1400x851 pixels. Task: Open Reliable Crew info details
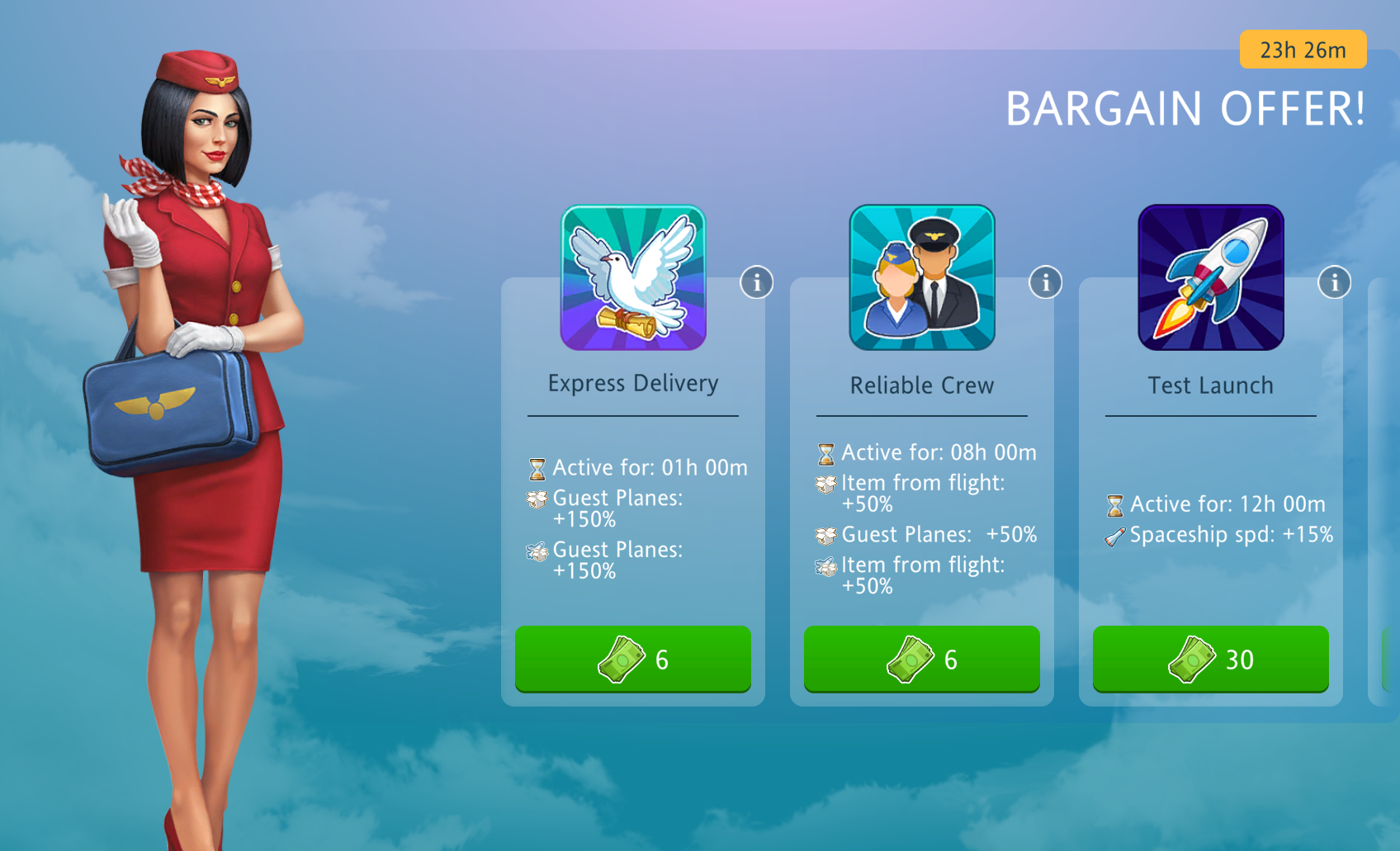point(1045,282)
